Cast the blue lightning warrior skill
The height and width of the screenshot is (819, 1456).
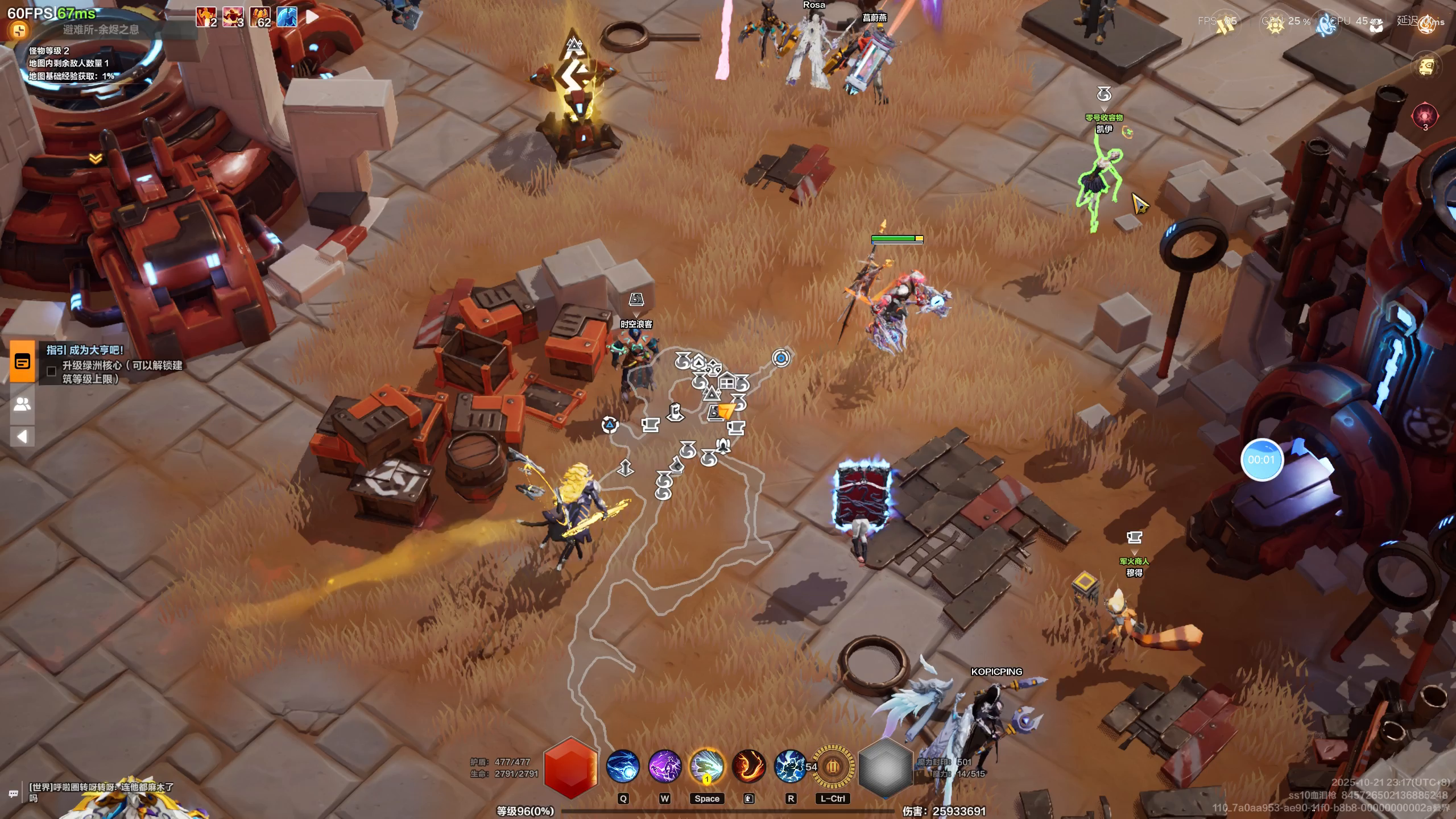coord(790,767)
